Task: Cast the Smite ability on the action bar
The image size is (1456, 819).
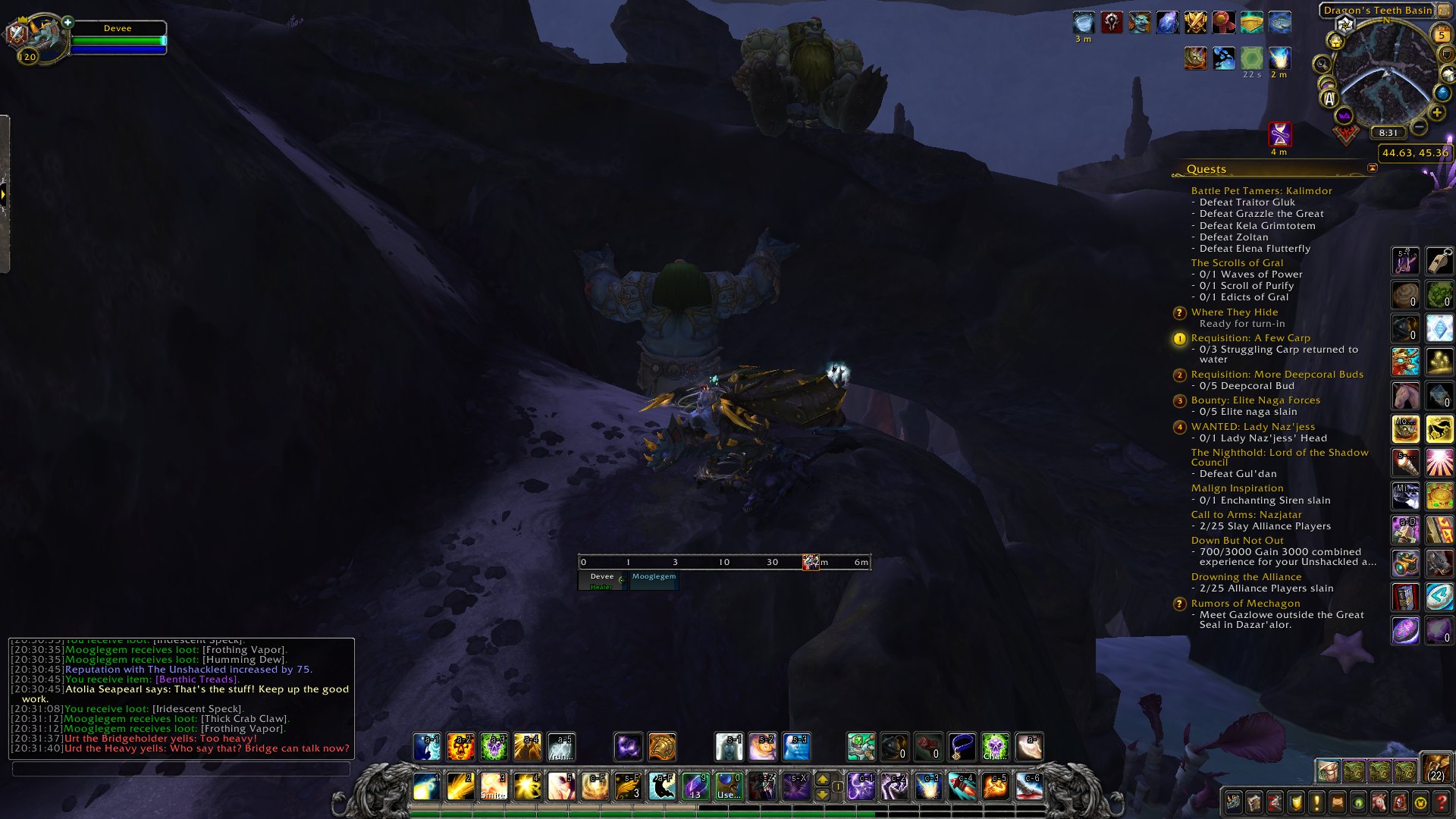Action: (494, 786)
